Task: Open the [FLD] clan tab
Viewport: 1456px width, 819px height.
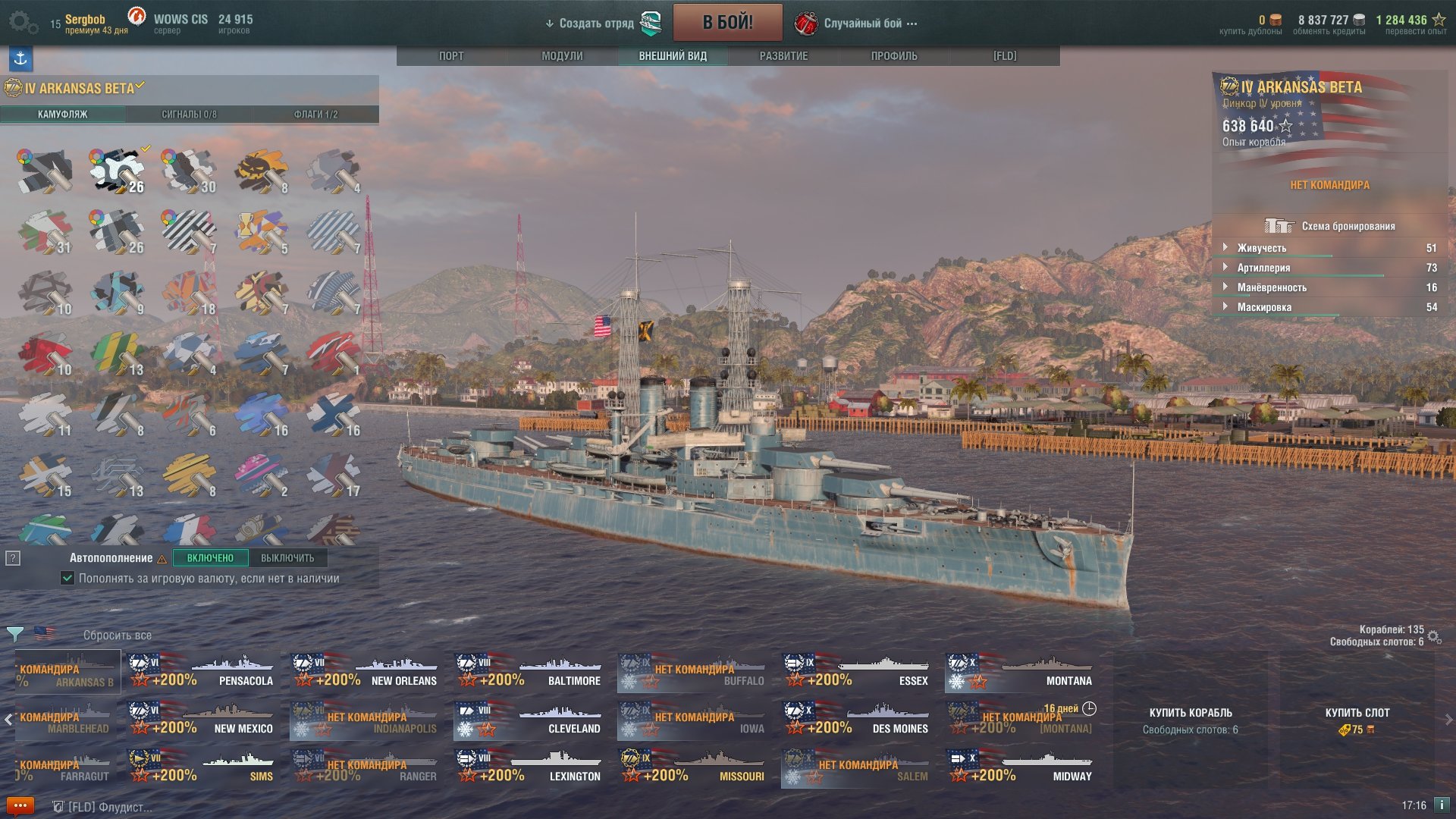Action: point(1005,56)
